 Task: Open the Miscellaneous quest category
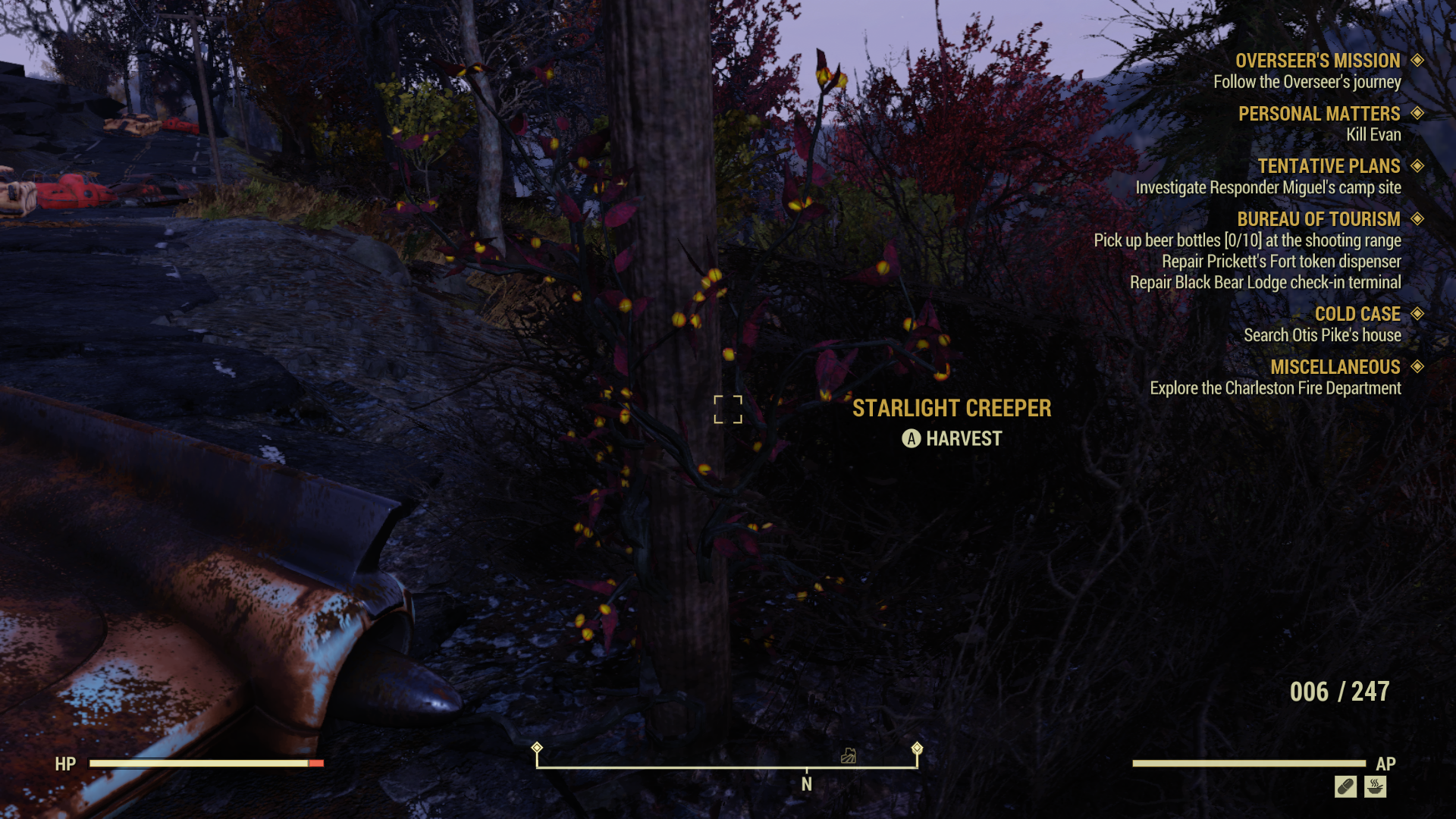[1335, 367]
